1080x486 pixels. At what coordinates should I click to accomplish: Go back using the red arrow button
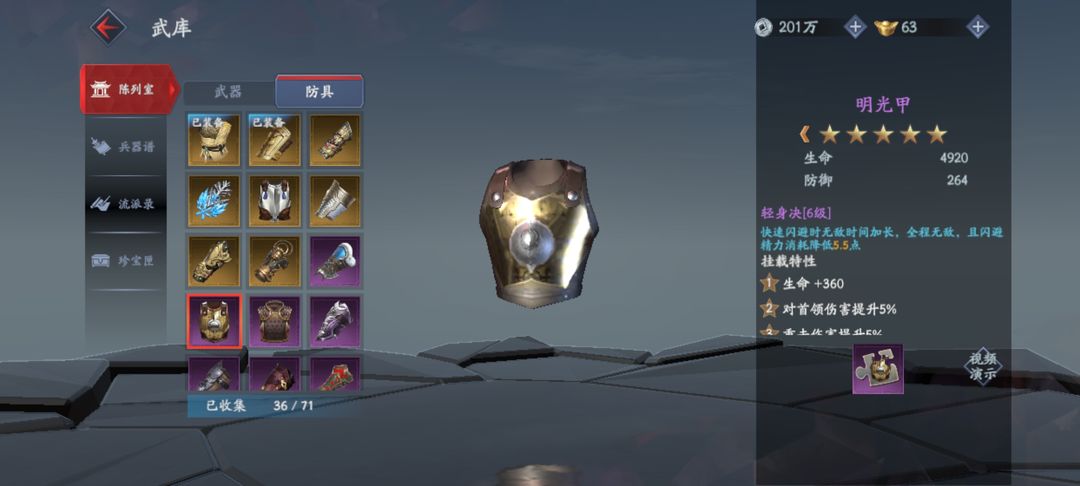click(x=108, y=26)
